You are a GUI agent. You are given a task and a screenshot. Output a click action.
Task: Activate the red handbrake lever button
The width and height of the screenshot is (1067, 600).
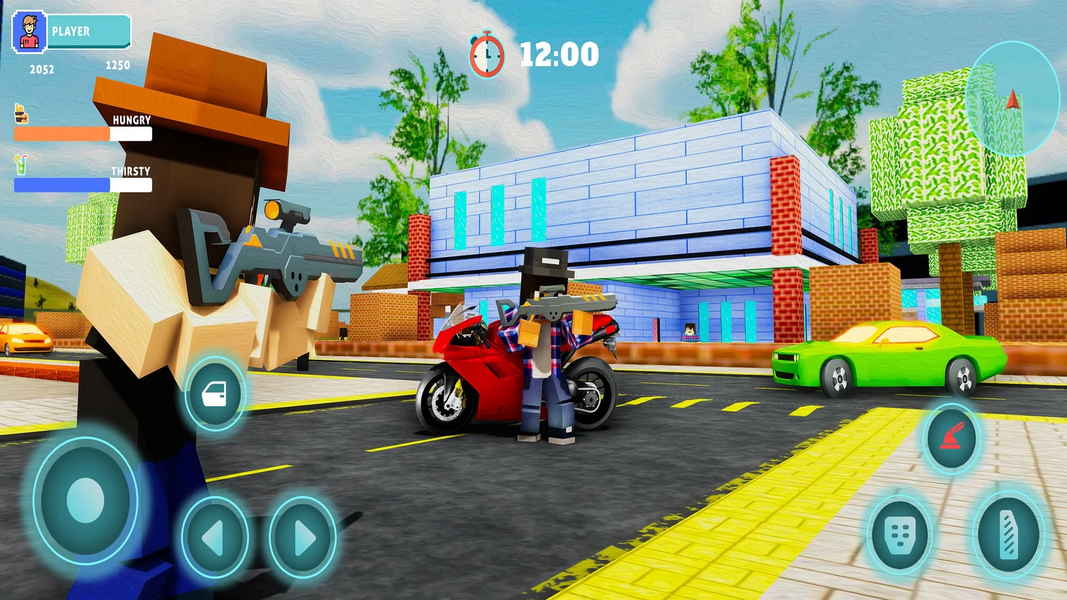coord(949,437)
